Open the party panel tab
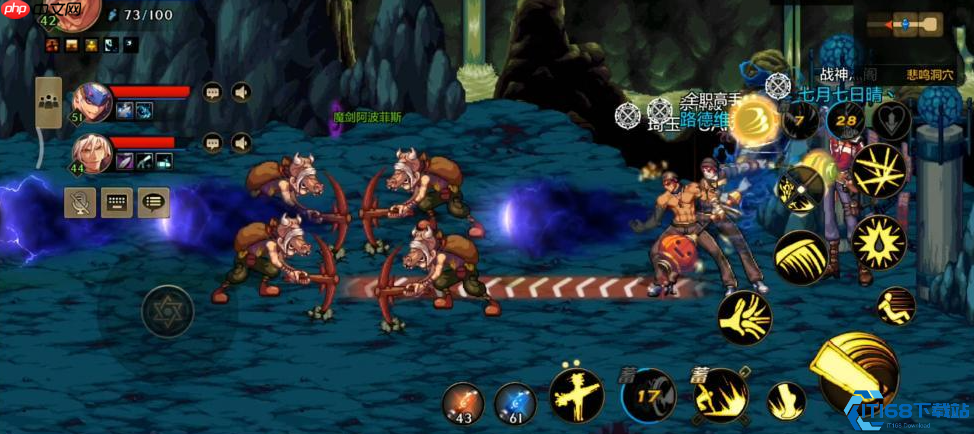The image size is (974, 434). point(48,102)
